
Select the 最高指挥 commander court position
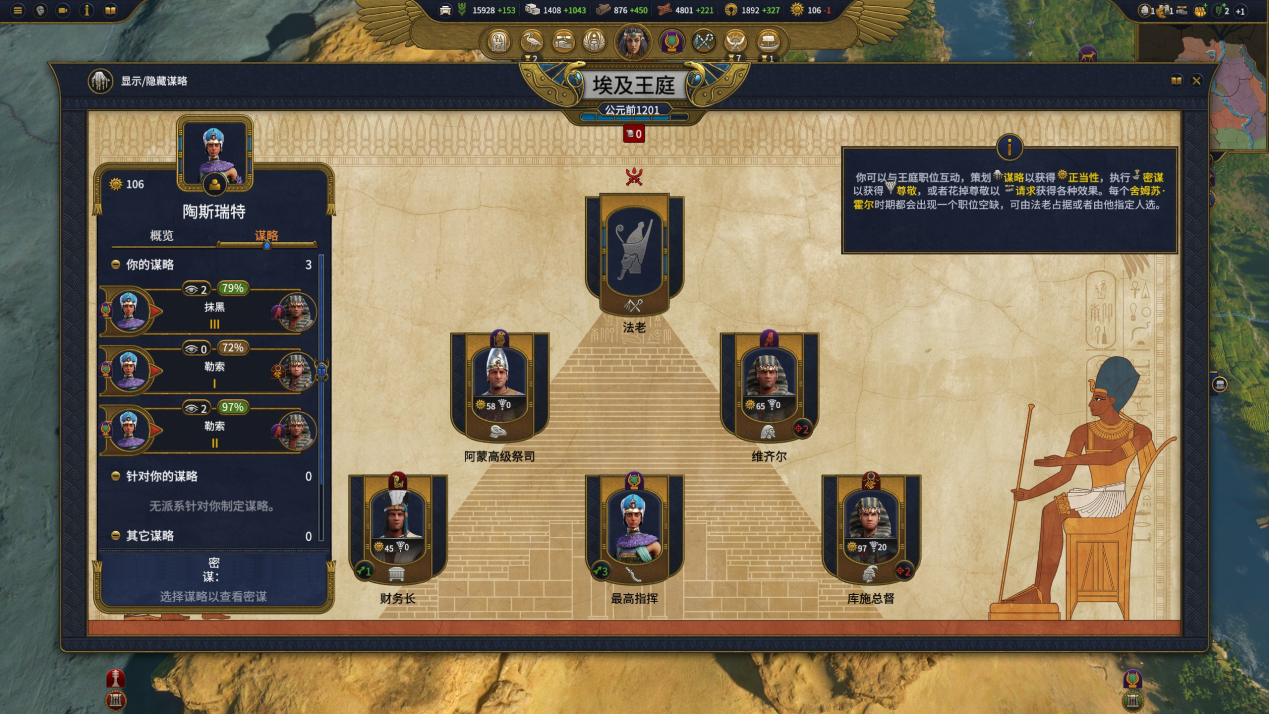[x=634, y=529]
